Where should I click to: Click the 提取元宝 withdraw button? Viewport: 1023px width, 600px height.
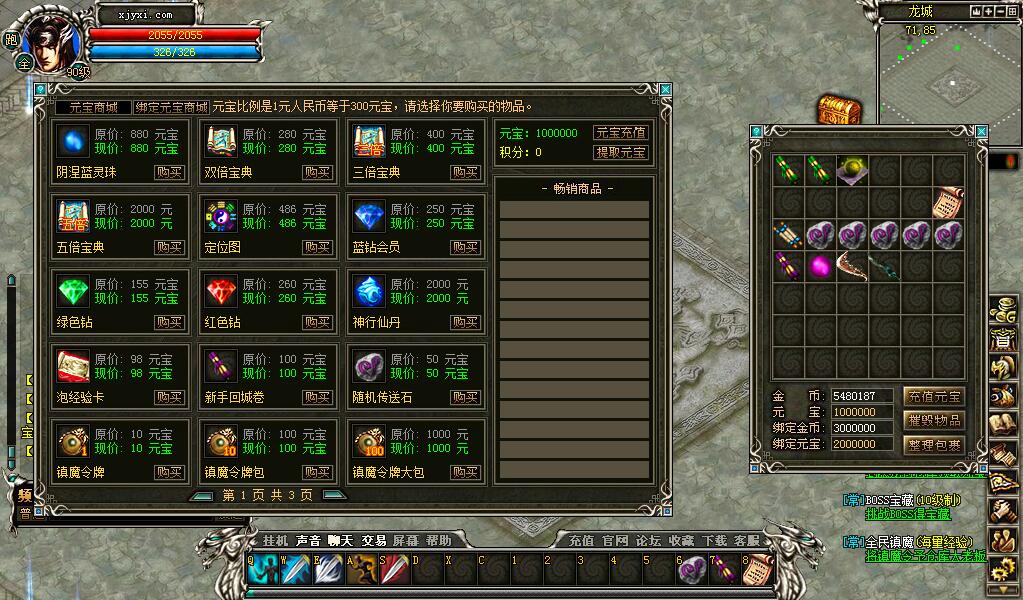[x=620, y=152]
